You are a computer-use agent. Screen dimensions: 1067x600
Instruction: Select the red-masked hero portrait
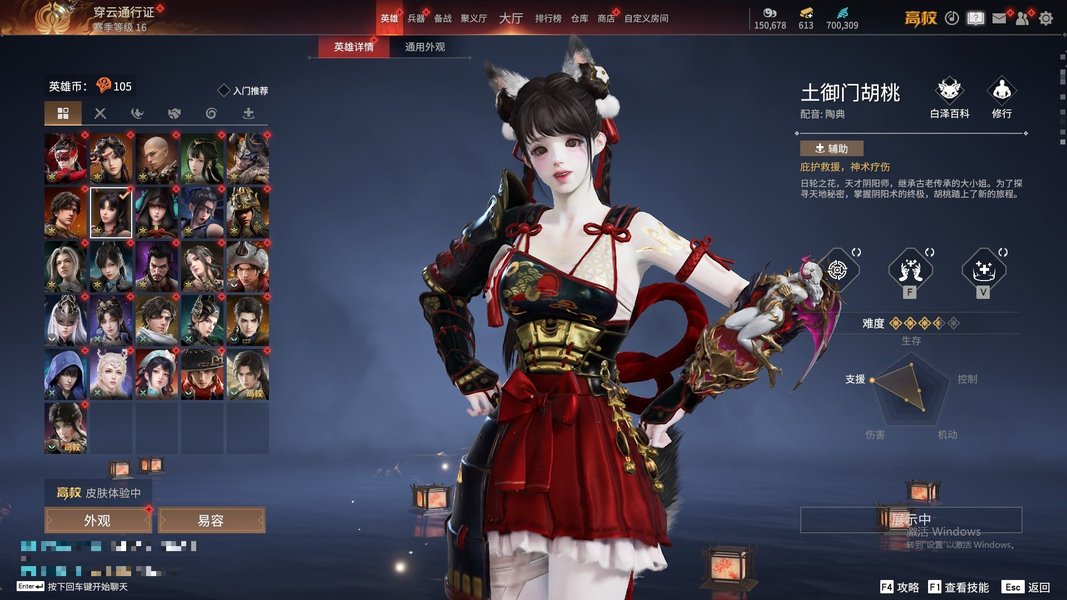(65, 156)
